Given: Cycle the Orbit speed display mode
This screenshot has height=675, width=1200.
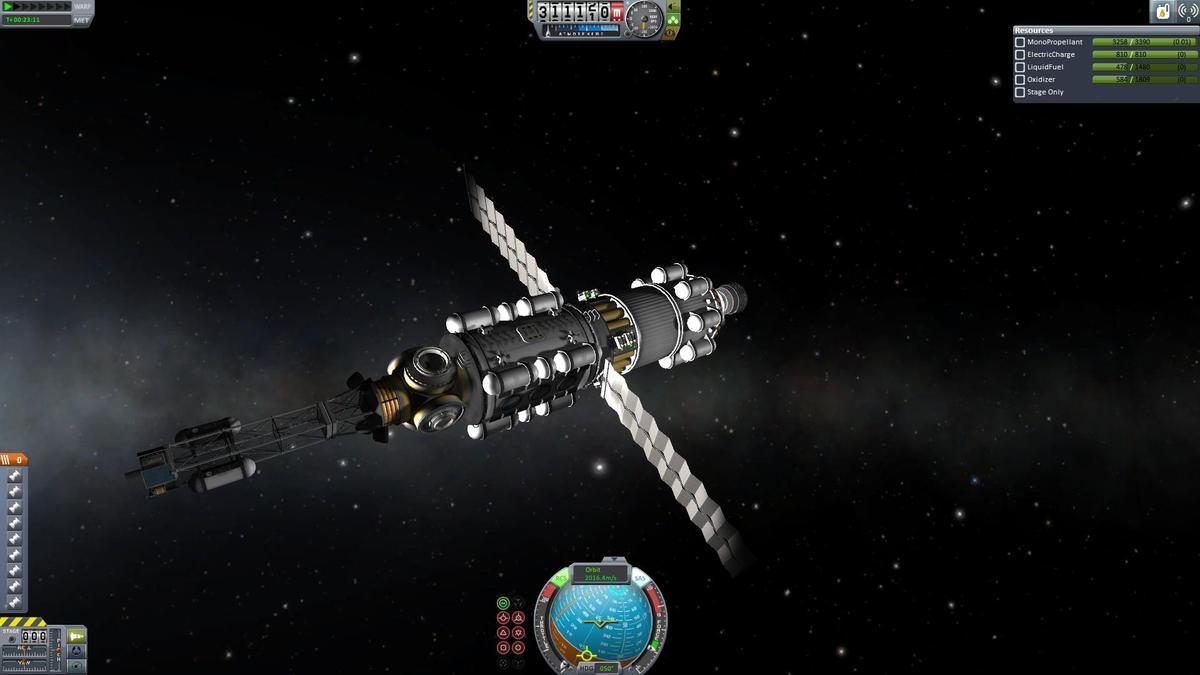Looking at the screenshot, I should click(600, 573).
